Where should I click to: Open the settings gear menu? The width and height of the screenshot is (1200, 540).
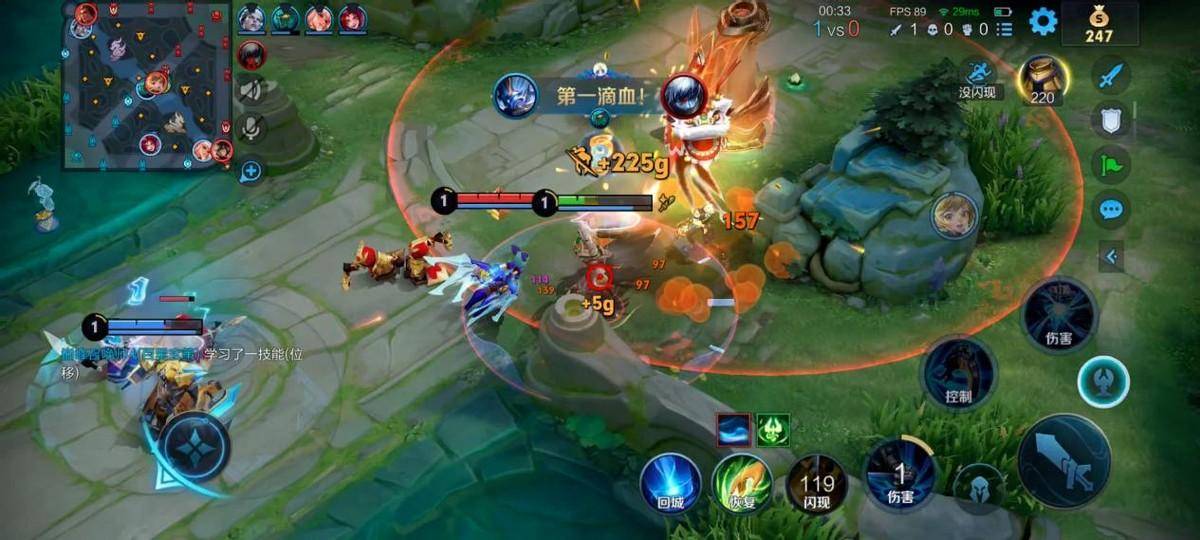pos(1043,22)
